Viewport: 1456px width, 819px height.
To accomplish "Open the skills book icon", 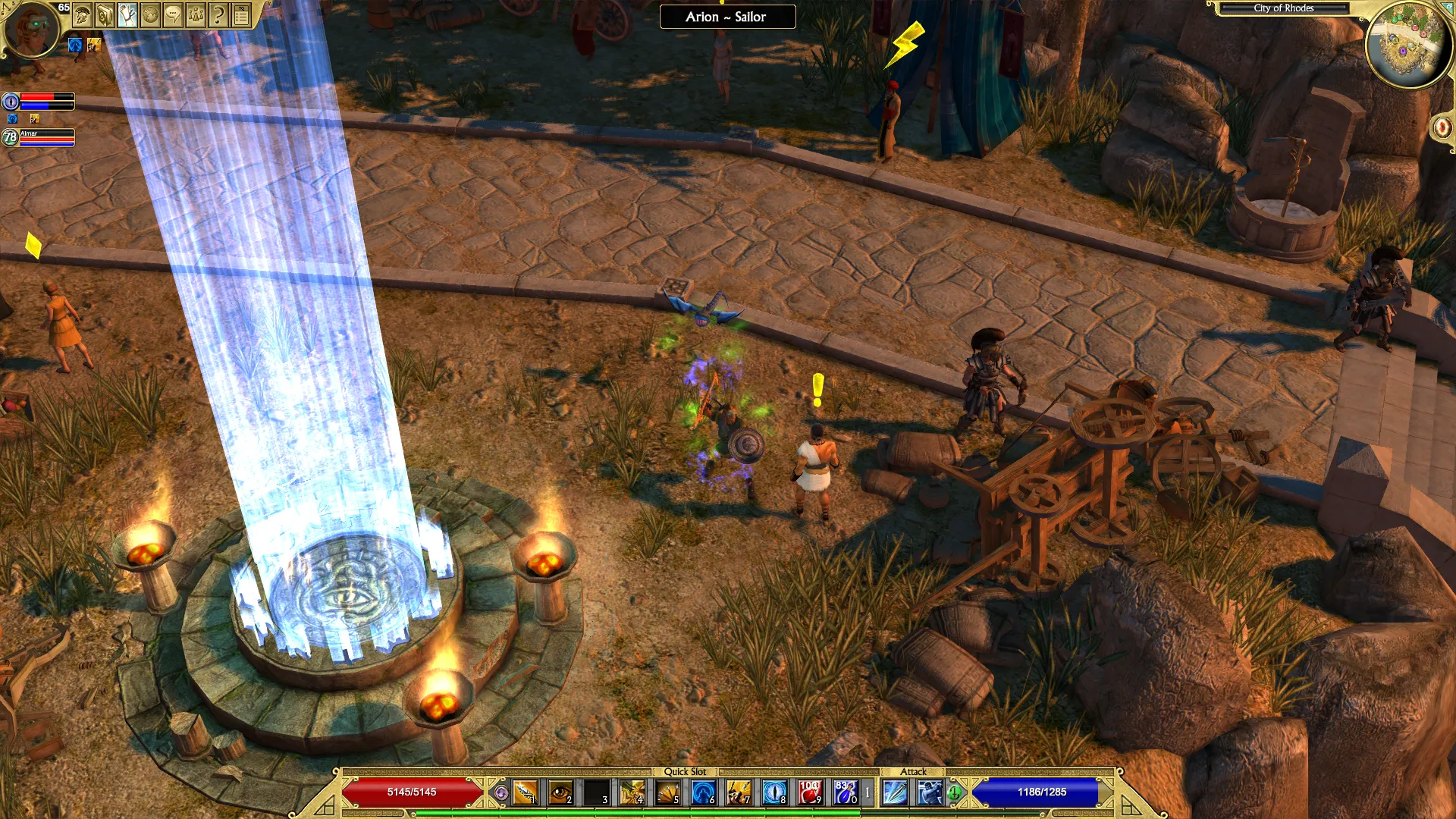I will 105,14.
